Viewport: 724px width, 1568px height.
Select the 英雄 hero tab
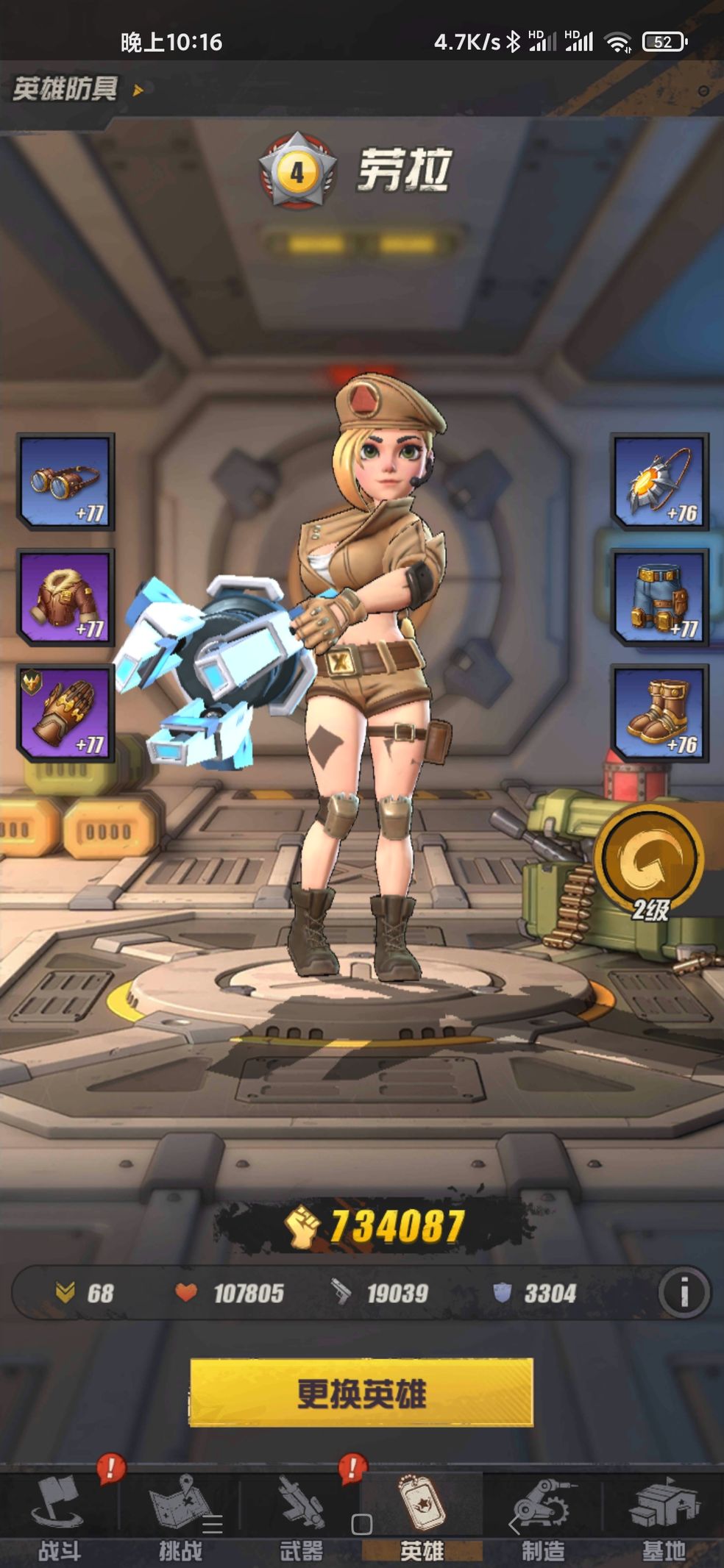pyautogui.click(x=422, y=1519)
